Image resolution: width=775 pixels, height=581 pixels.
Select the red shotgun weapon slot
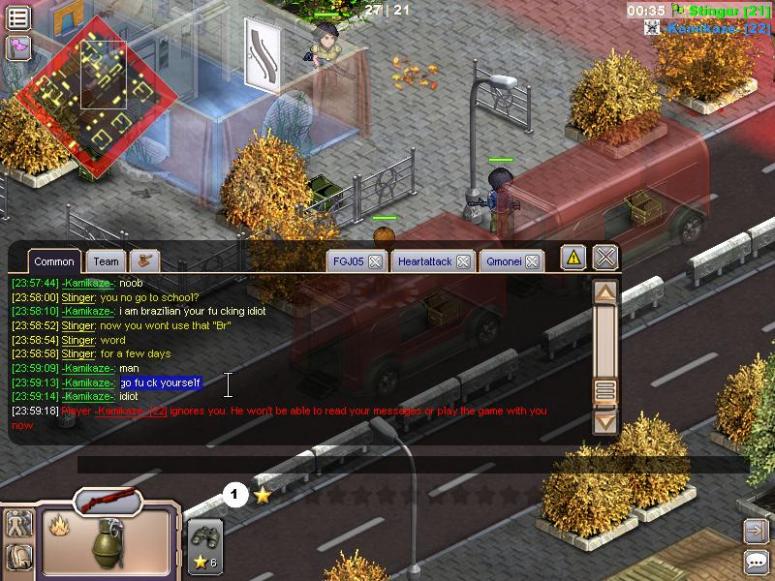(x=107, y=499)
